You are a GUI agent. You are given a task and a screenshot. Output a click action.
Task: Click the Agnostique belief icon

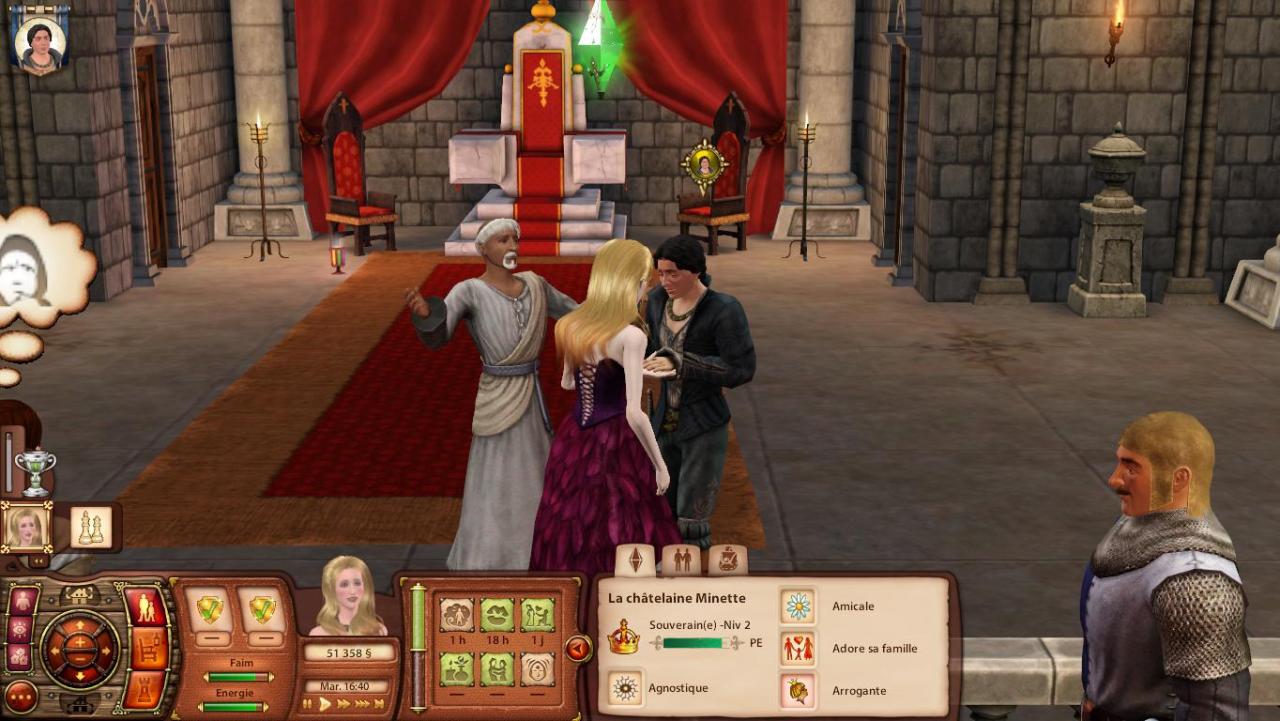click(625, 689)
